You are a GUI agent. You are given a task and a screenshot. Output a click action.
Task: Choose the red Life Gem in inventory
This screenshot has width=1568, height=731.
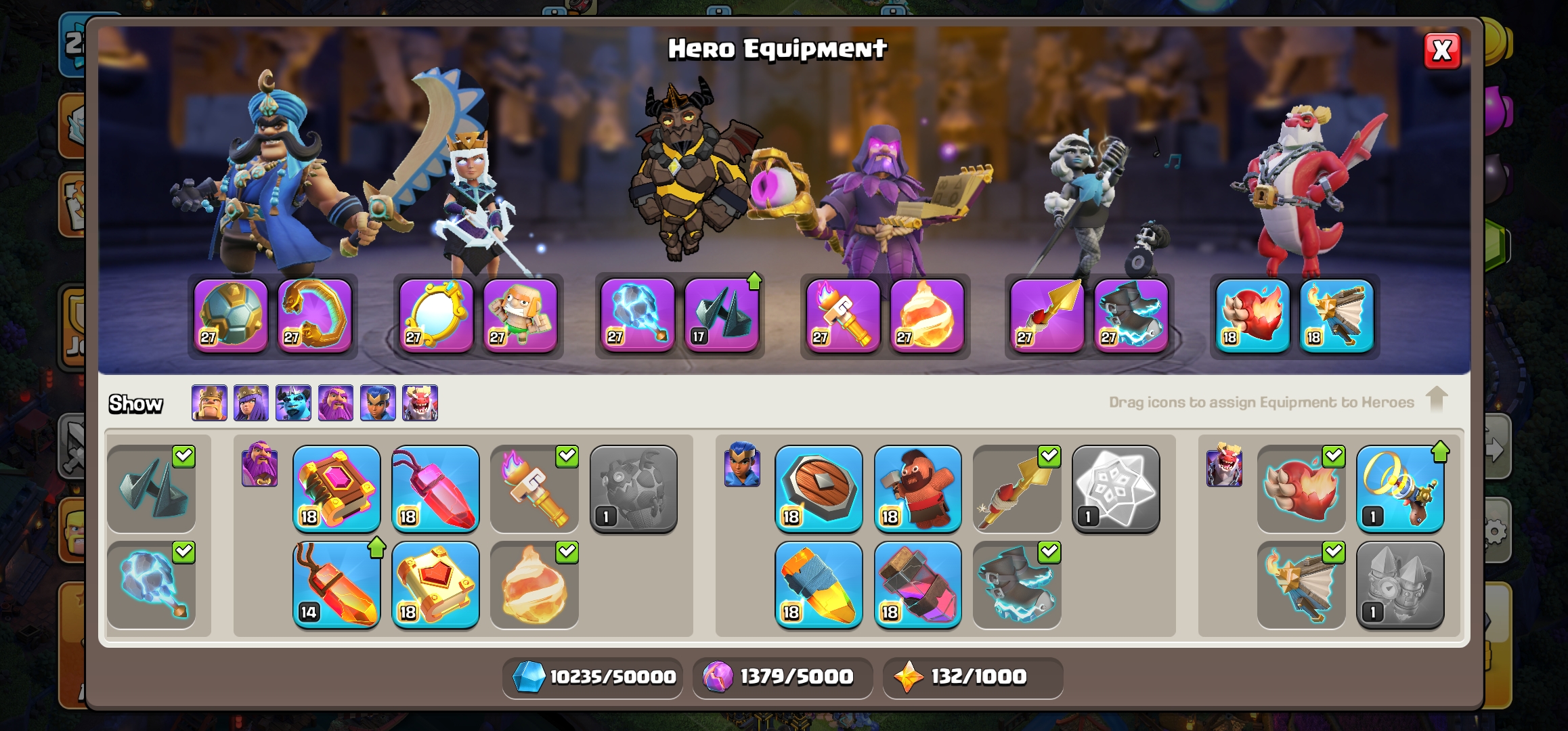coord(435,489)
